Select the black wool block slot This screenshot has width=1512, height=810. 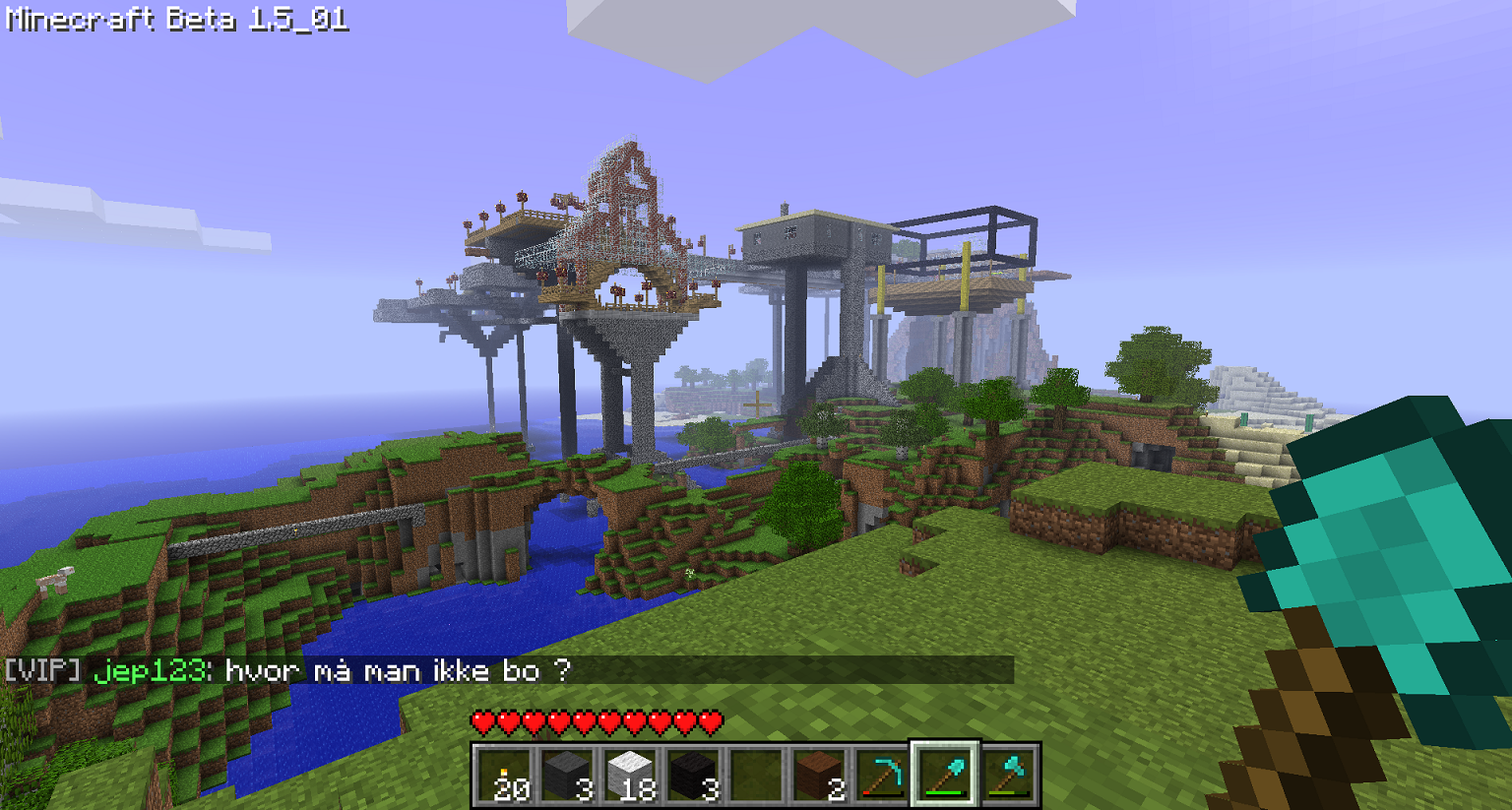point(693,775)
